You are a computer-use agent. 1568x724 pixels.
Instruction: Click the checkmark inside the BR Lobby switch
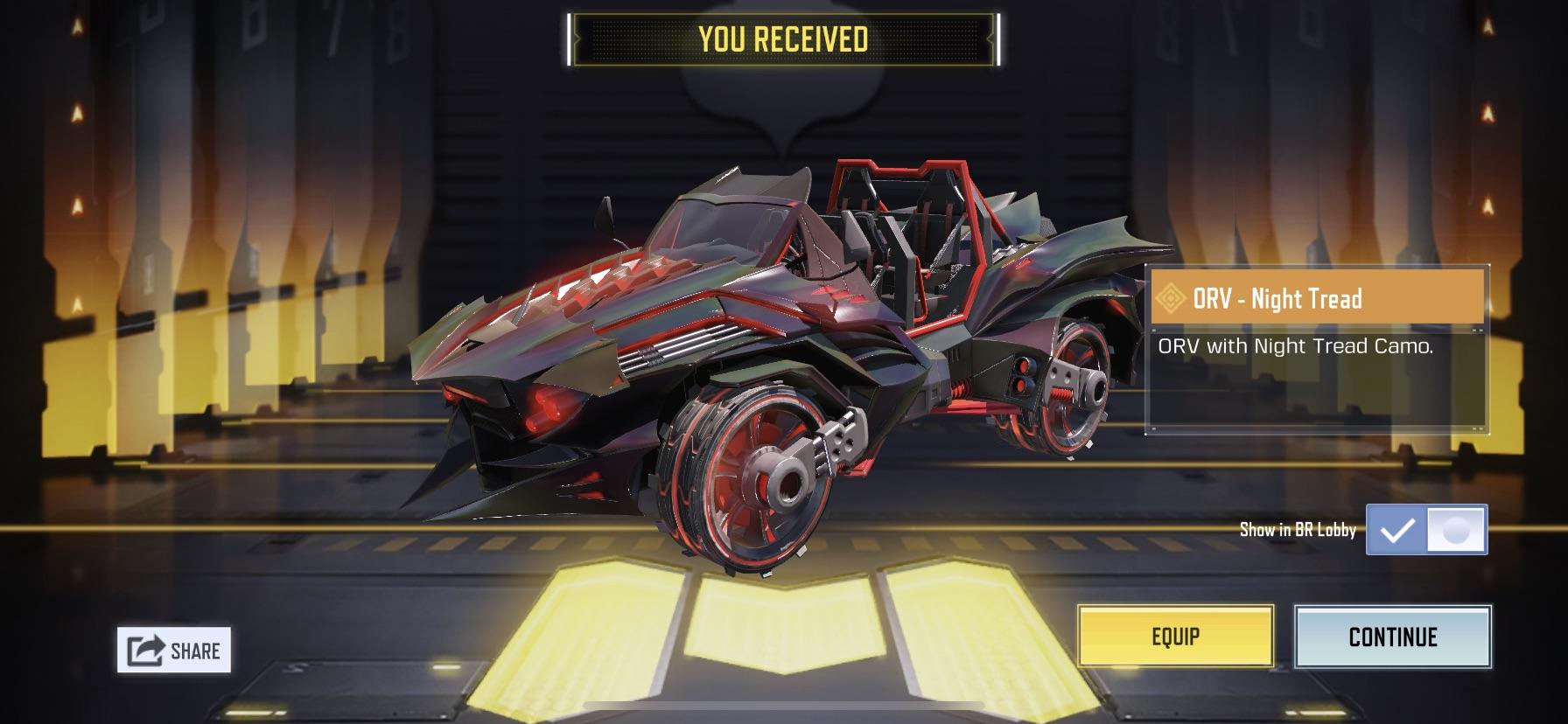pos(1398,527)
